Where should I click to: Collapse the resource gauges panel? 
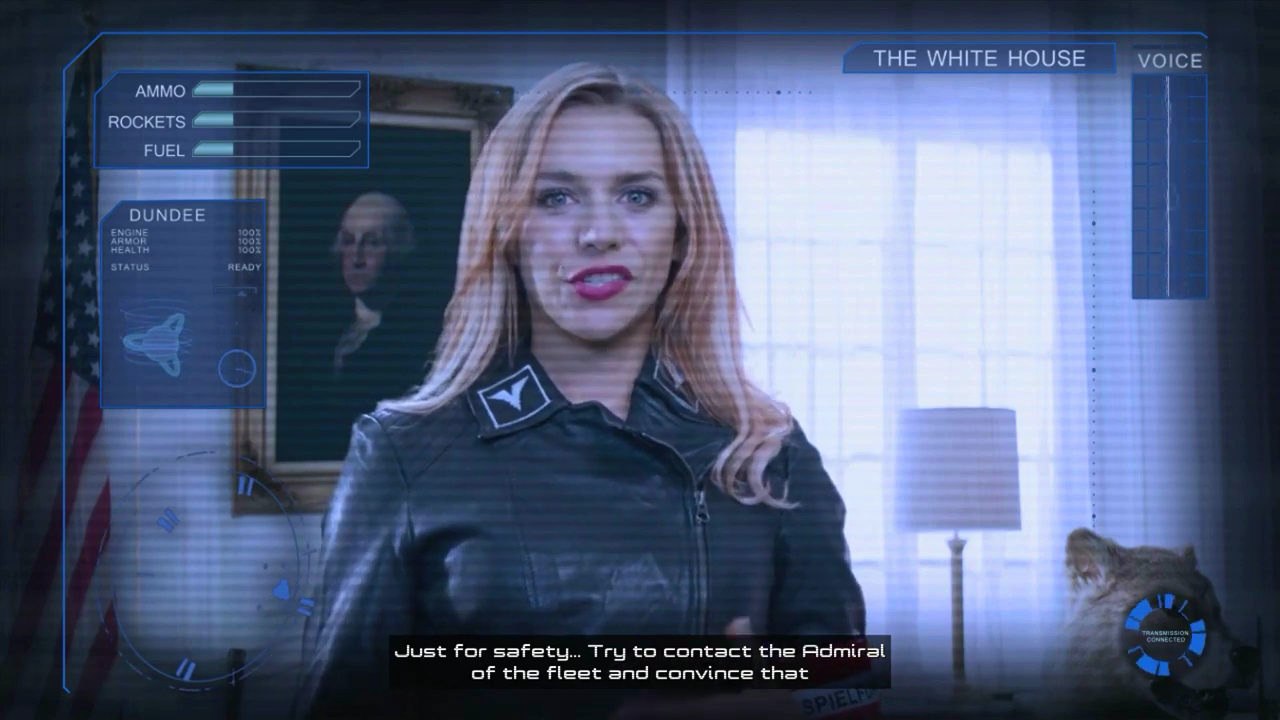pos(230,118)
